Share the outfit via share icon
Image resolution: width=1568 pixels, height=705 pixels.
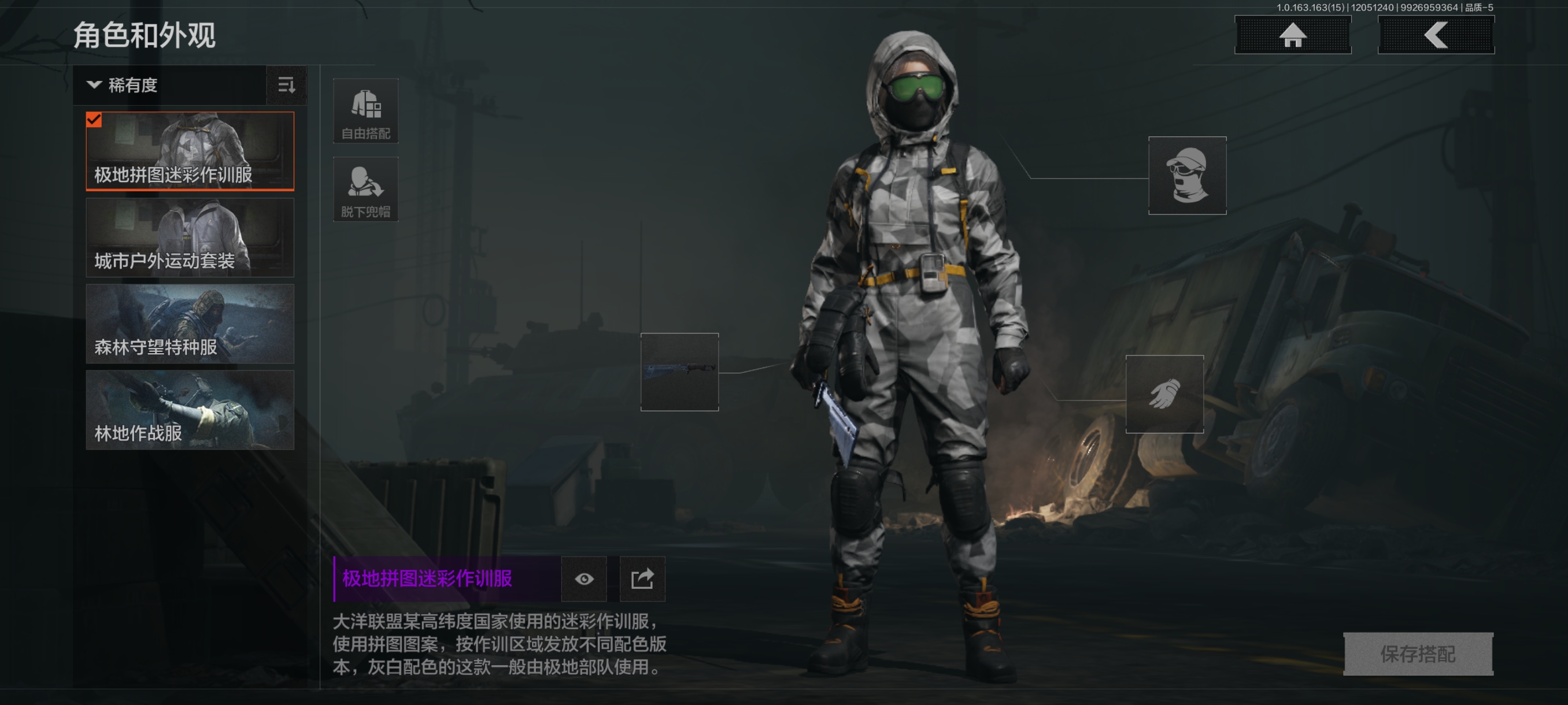(x=642, y=579)
